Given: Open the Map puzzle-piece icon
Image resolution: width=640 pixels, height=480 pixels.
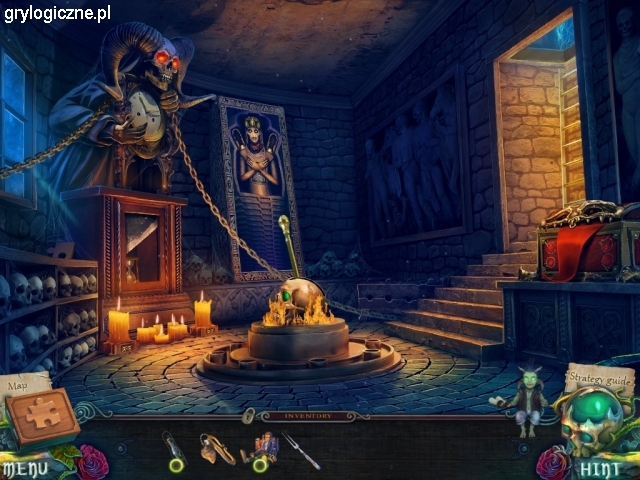Looking at the screenshot, I should click(x=42, y=415).
